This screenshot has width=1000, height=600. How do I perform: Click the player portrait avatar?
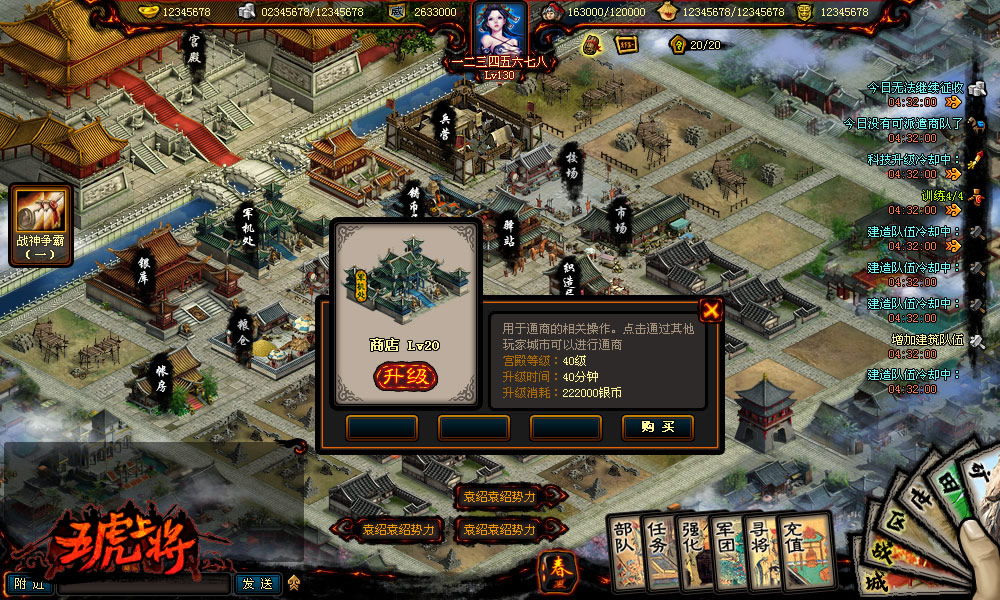[x=499, y=29]
